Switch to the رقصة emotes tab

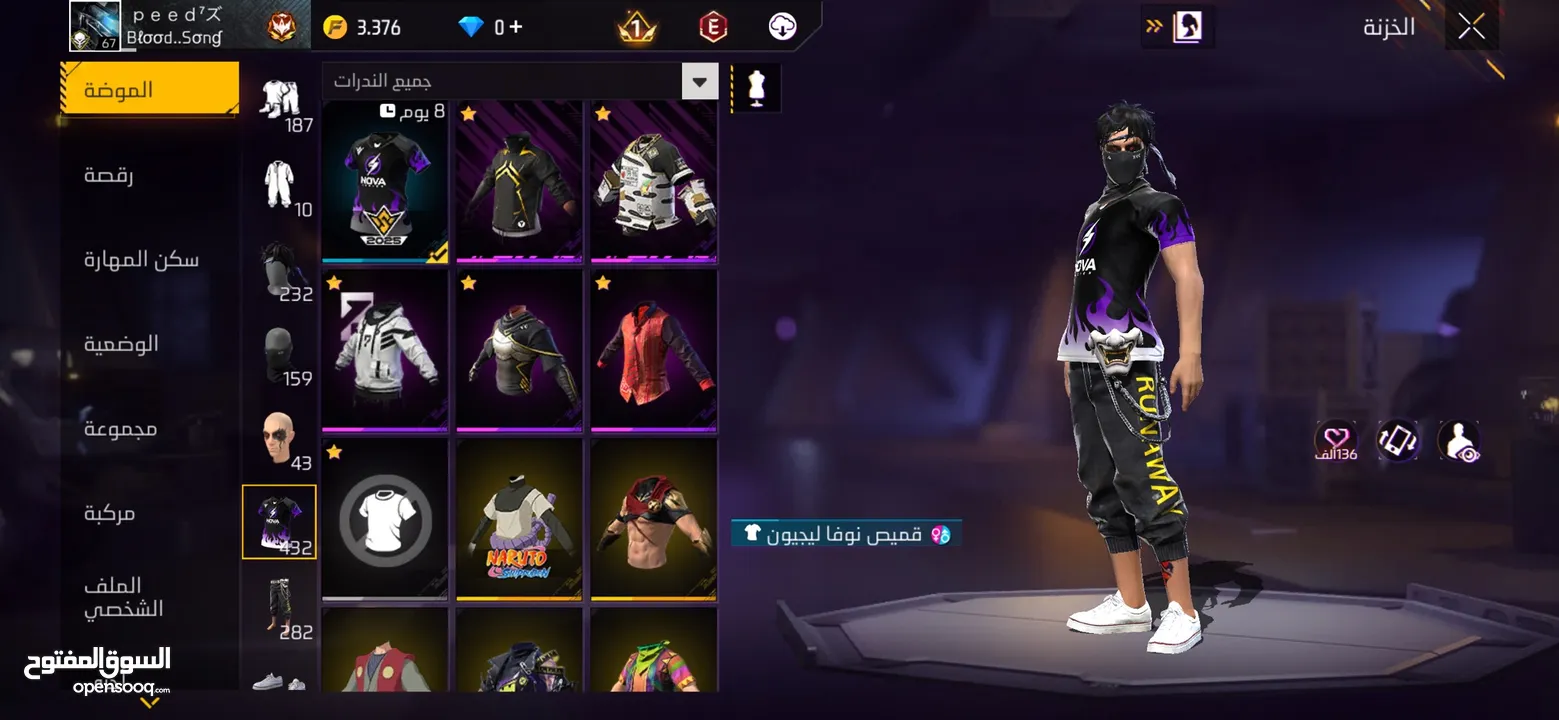[x=109, y=175]
